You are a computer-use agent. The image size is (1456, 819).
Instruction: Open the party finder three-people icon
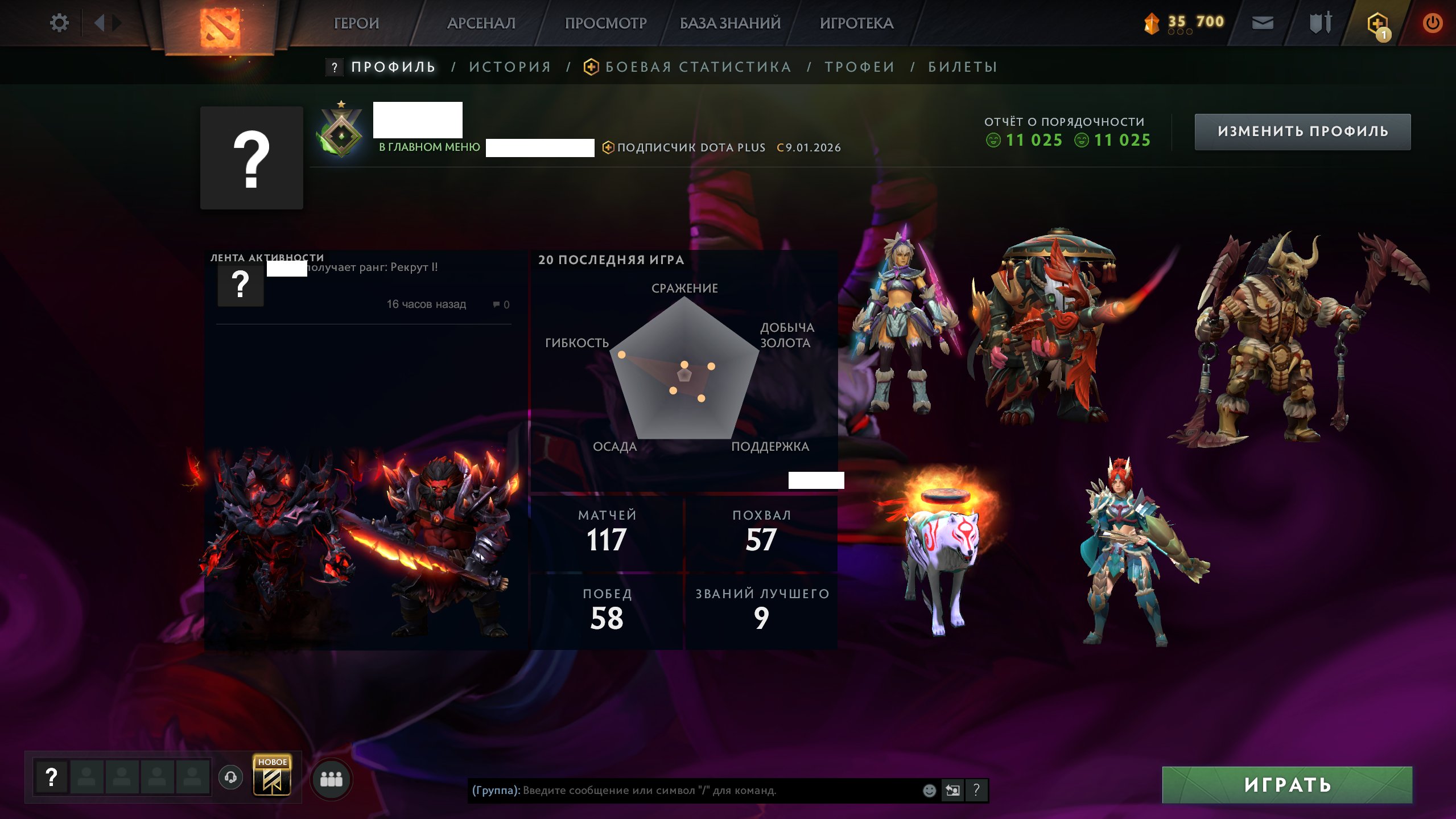335,780
